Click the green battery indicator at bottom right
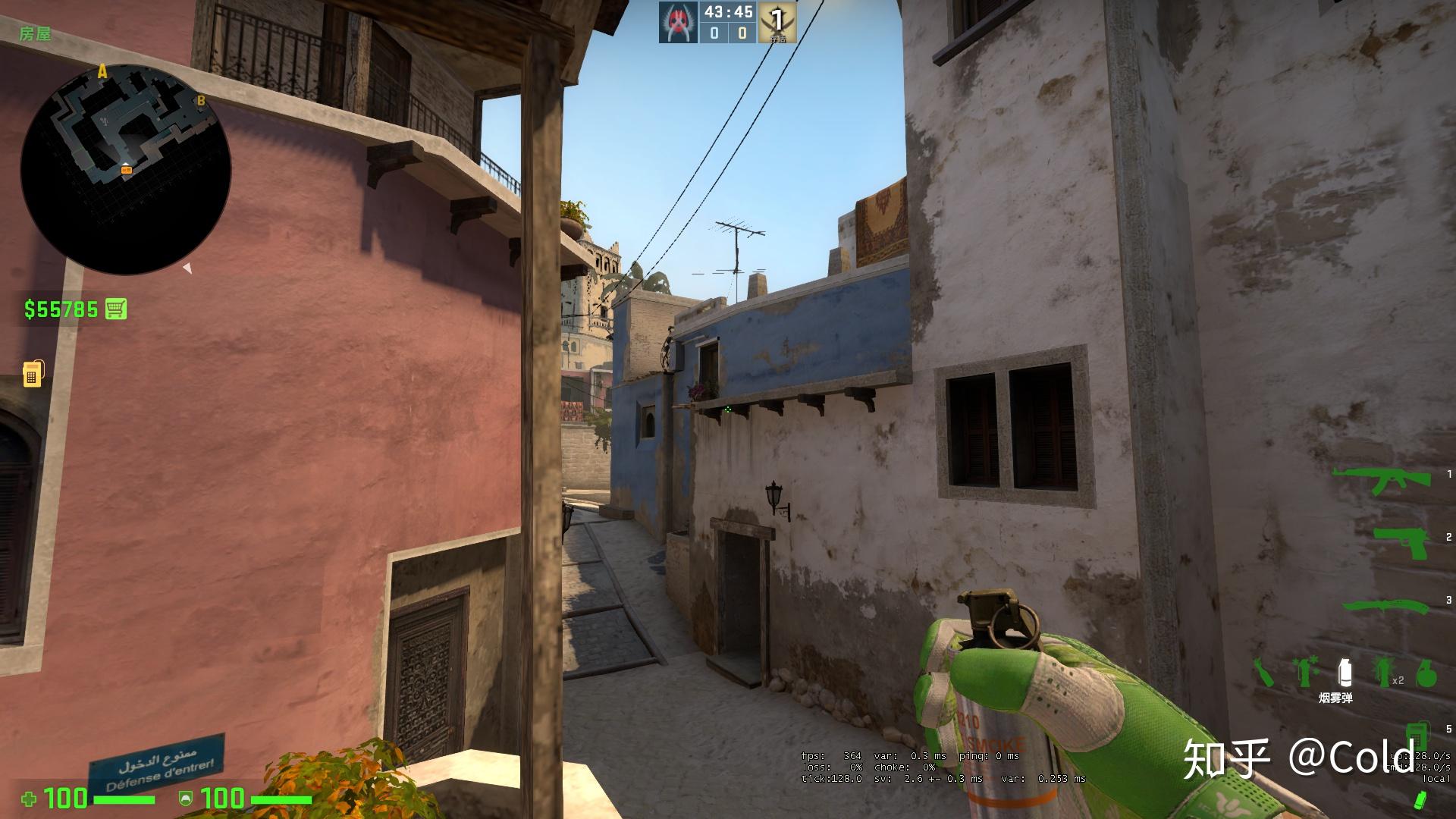The width and height of the screenshot is (1456, 819). pos(1421,799)
